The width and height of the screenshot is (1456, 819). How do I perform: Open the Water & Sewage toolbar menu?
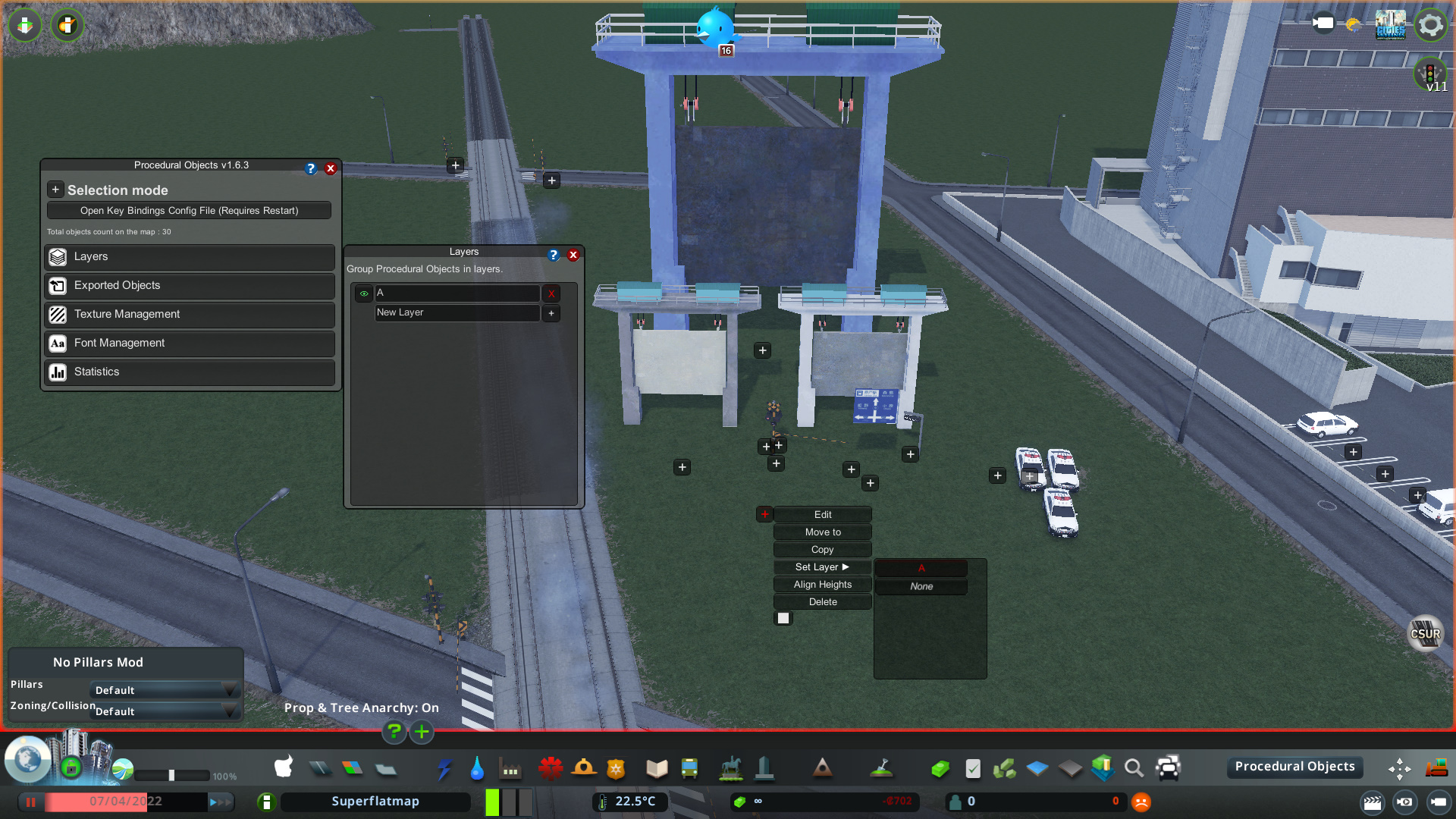coord(477,768)
